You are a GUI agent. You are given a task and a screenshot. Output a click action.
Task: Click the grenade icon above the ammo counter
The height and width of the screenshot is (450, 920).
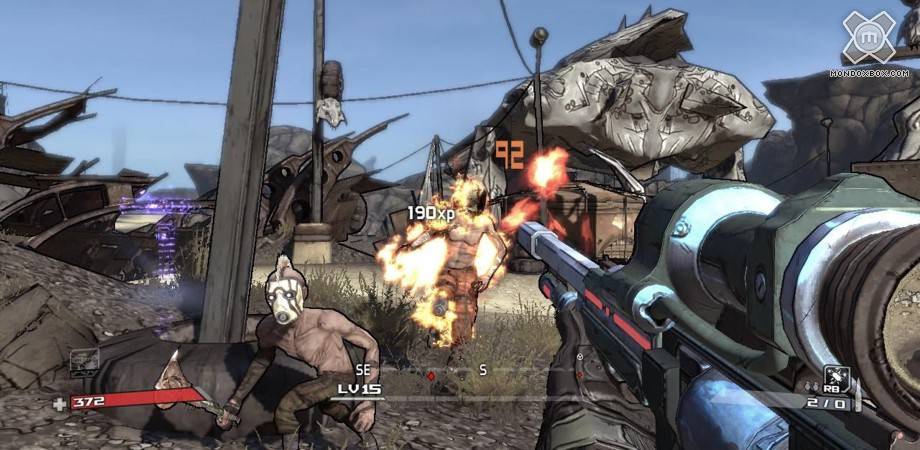[836, 377]
